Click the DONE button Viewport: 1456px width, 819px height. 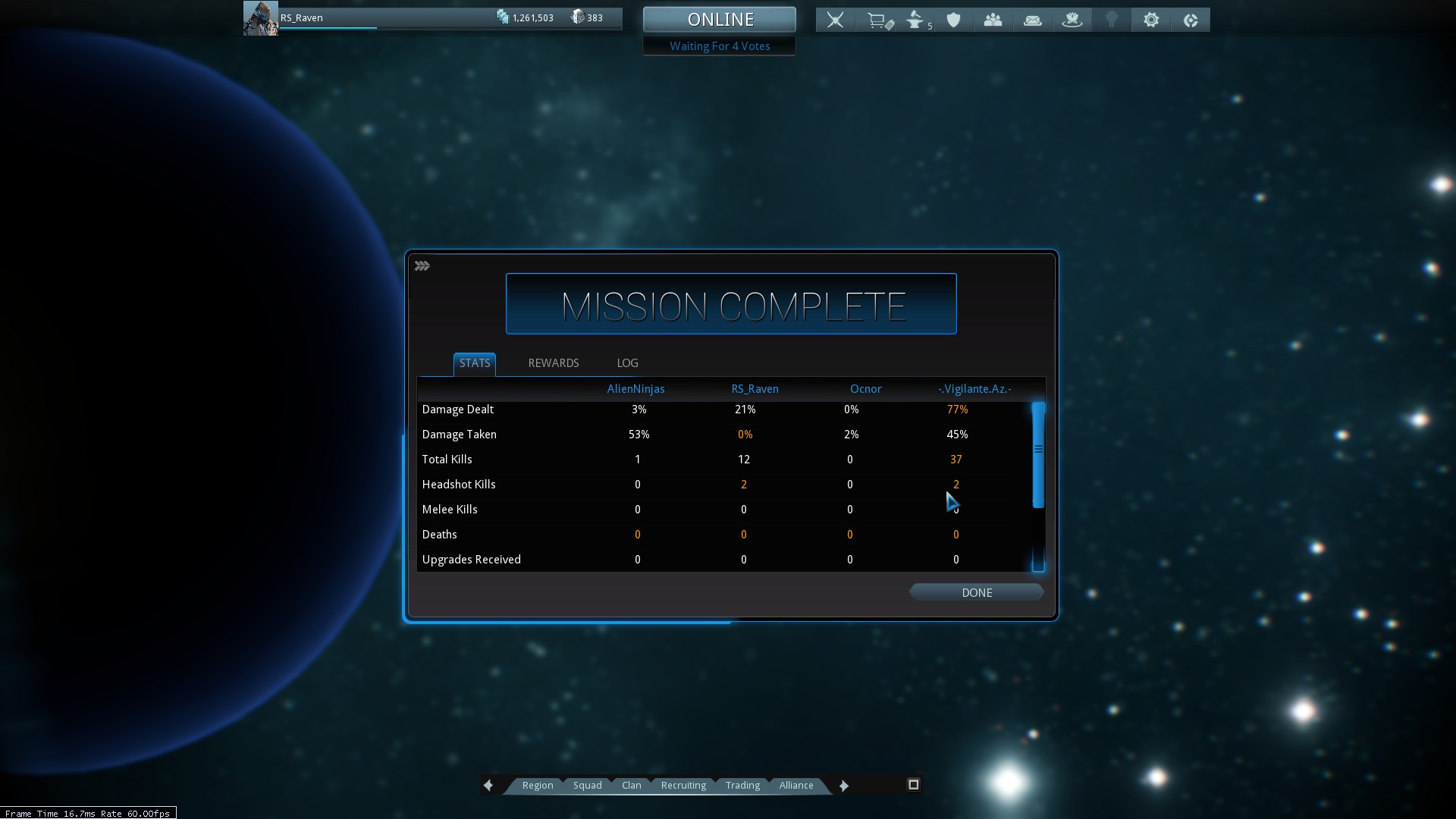click(976, 593)
